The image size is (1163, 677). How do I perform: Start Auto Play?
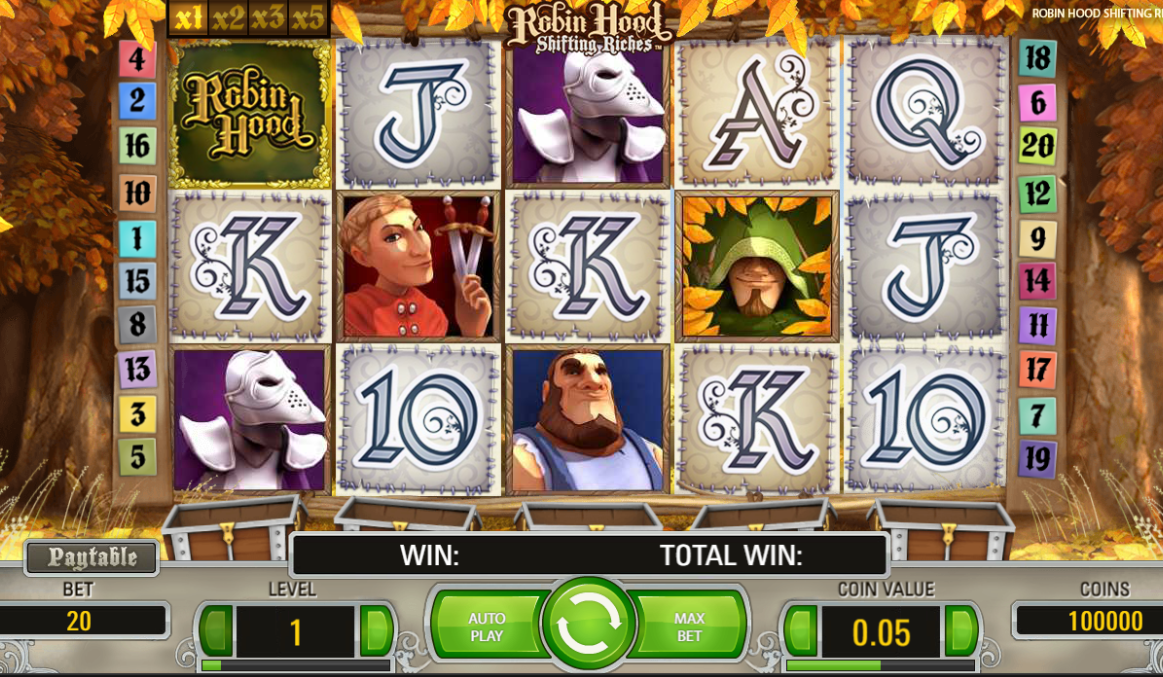pos(487,626)
